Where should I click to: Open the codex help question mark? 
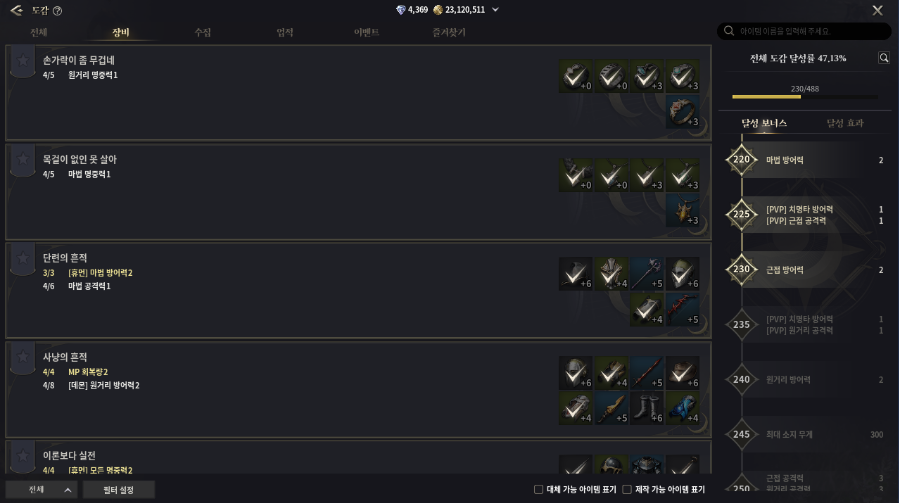pyautogui.click(x=57, y=11)
